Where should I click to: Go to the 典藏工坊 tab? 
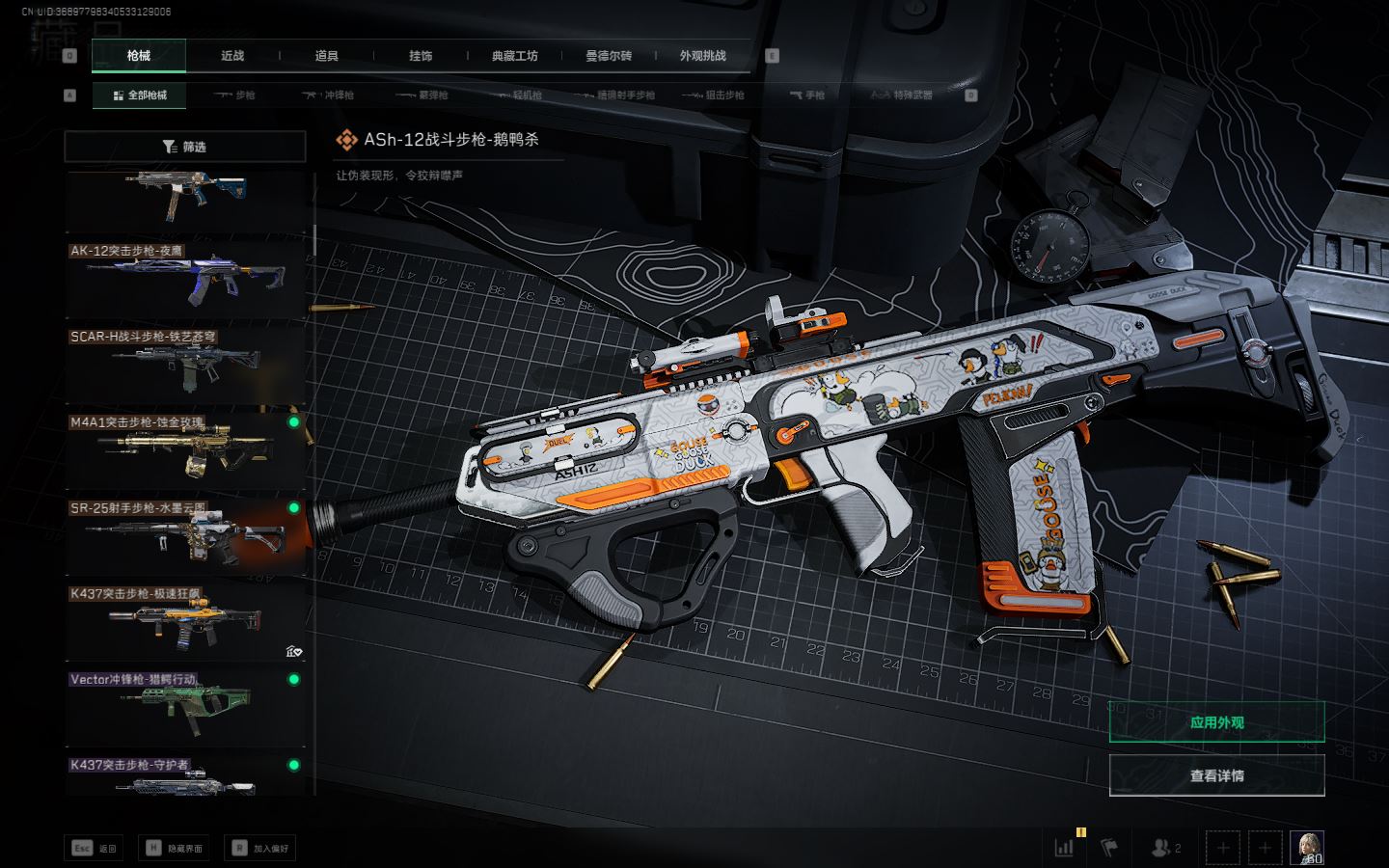(x=515, y=56)
